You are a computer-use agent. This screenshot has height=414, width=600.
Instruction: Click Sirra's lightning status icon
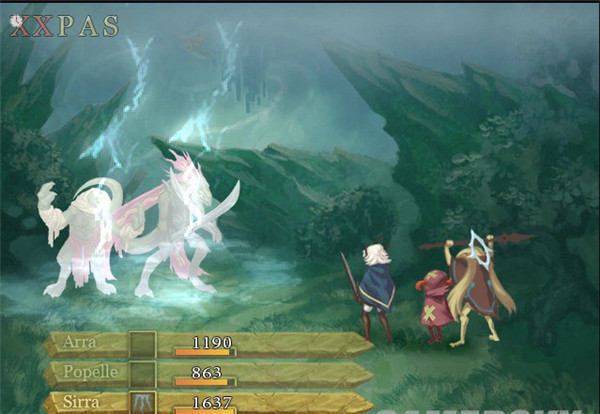pos(143,403)
